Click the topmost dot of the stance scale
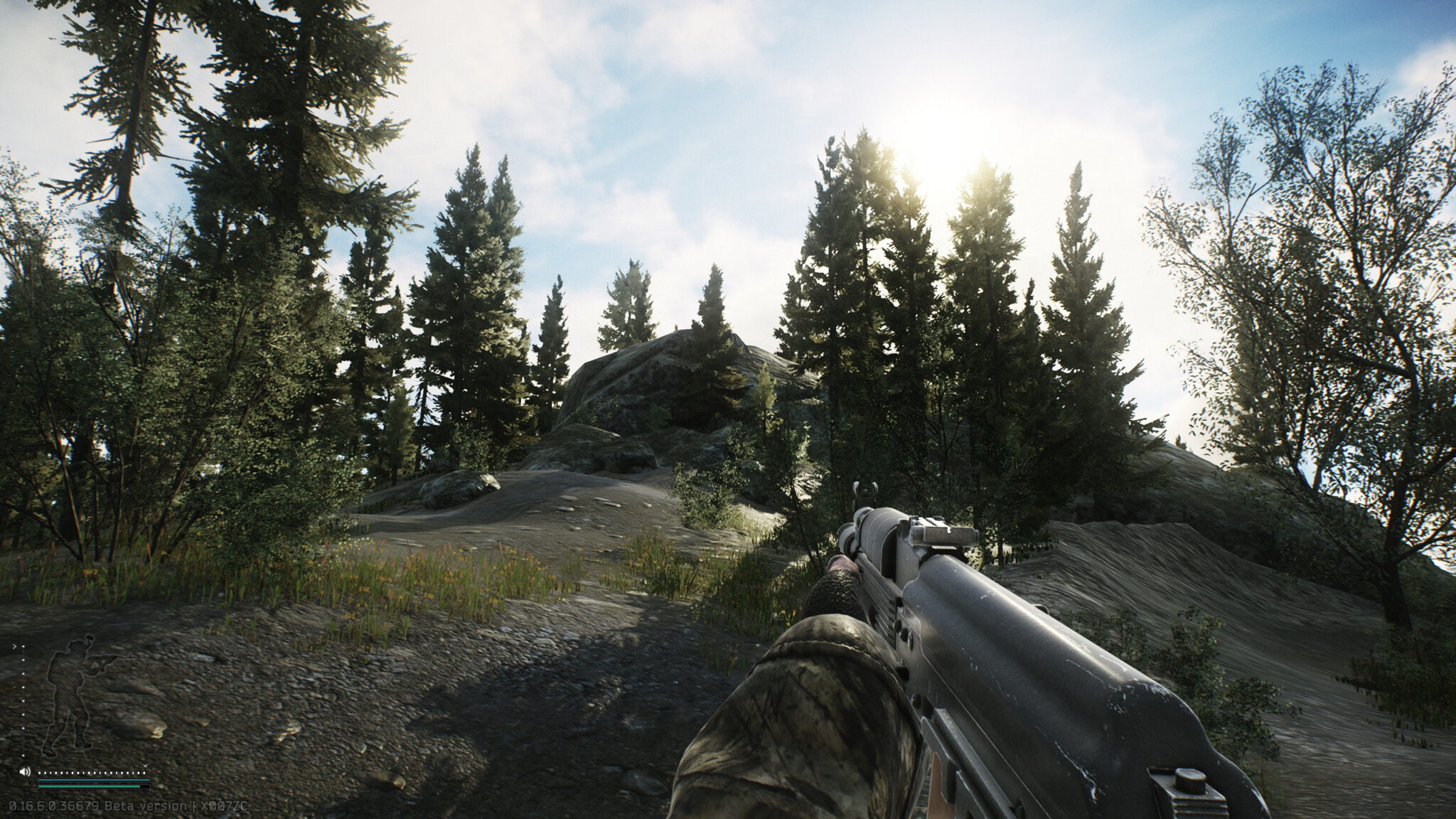The width and height of the screenshot is (1456, 819). click(23, 647)
